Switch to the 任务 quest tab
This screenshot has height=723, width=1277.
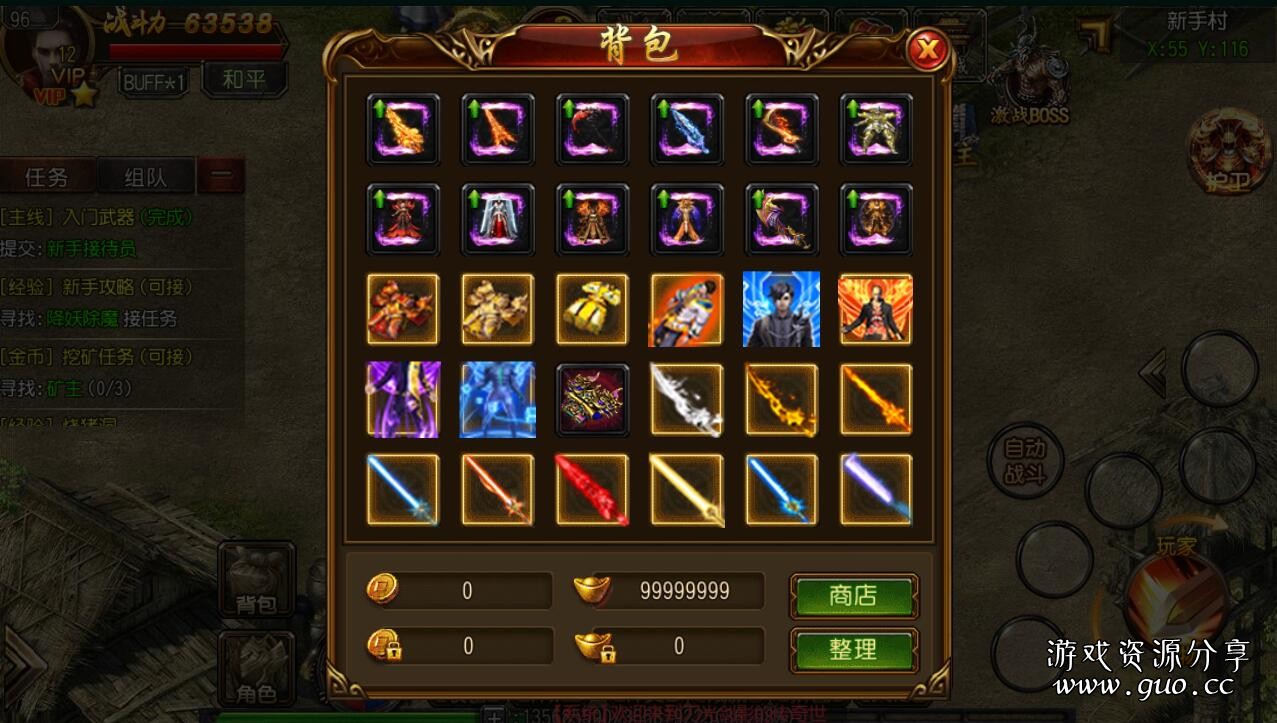pyautogui.click(x=47, y=178)
